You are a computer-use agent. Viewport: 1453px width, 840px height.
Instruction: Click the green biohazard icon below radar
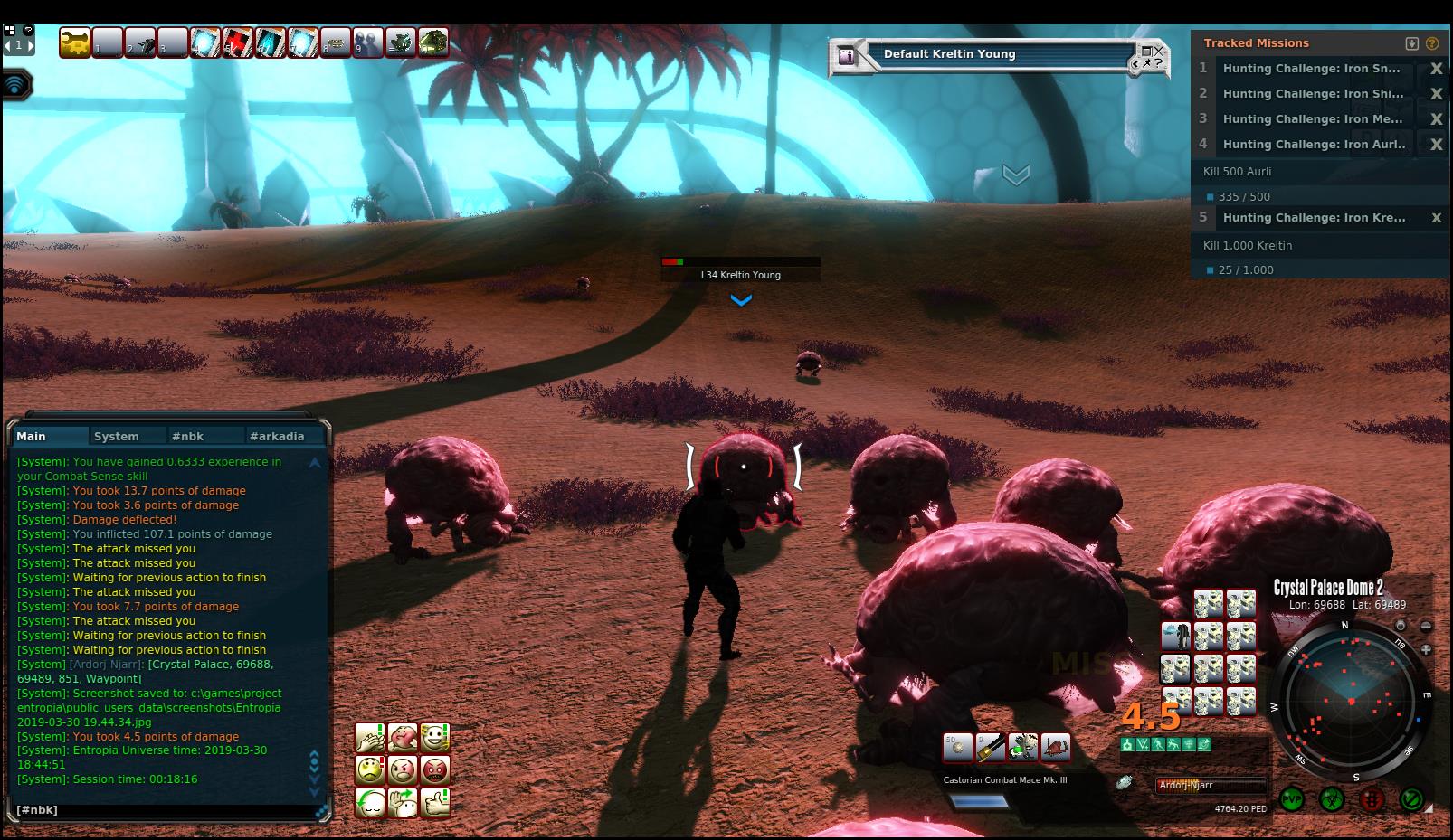[1332, 799]
